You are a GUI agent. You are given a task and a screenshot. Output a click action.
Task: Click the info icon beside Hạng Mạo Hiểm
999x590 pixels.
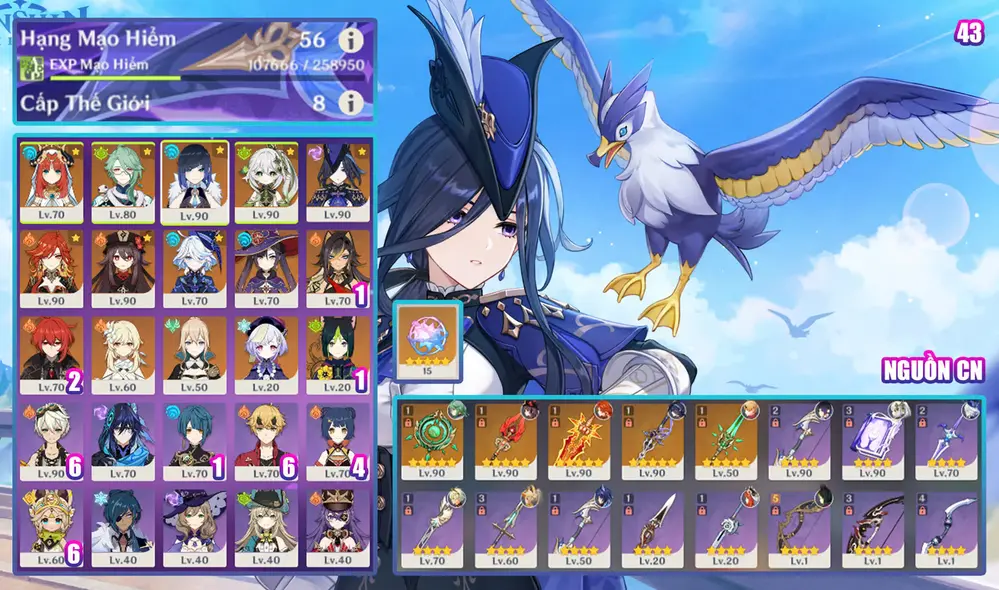pyautogui.click(x=349, y=40)
